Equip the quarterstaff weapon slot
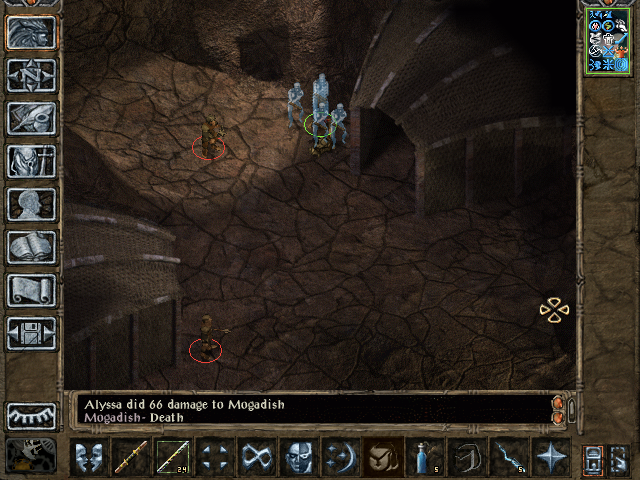This screenshot has width=640, height=480. (131, 458)
